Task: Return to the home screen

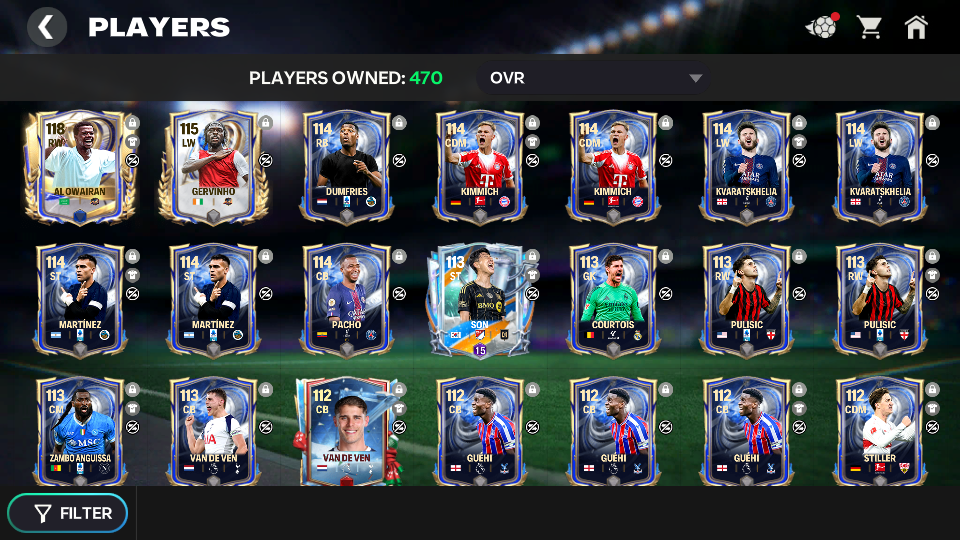Action: (916, 27)
